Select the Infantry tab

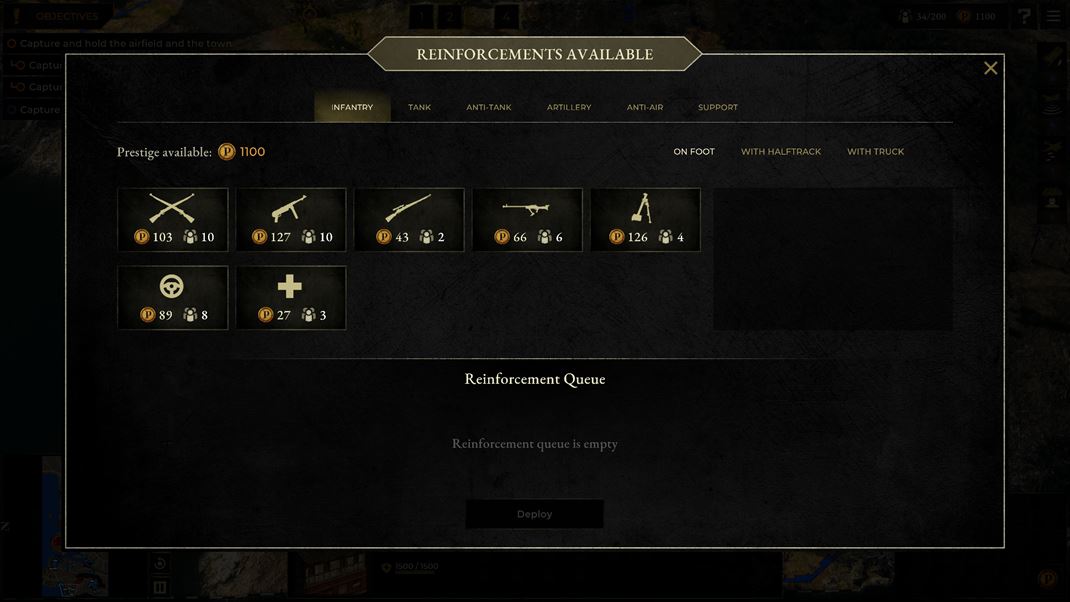tap(352, 107)
